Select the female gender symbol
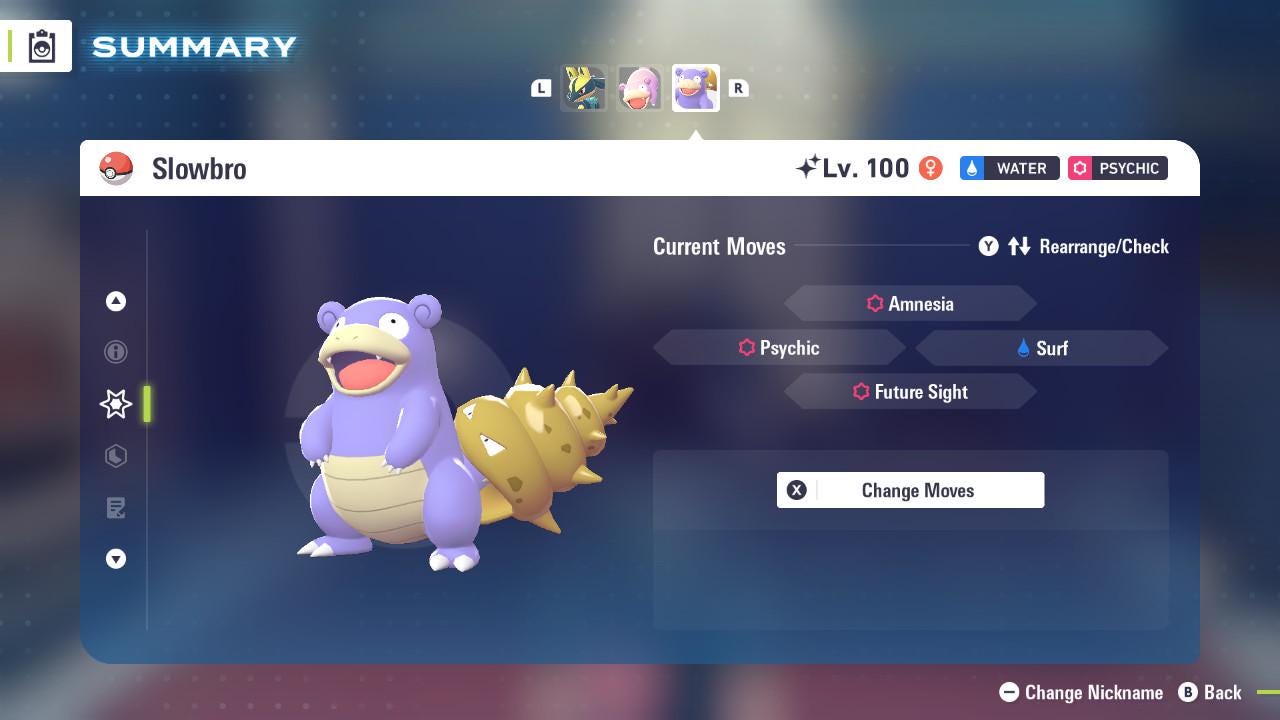 pyautogui.click(x=931, y=168)
